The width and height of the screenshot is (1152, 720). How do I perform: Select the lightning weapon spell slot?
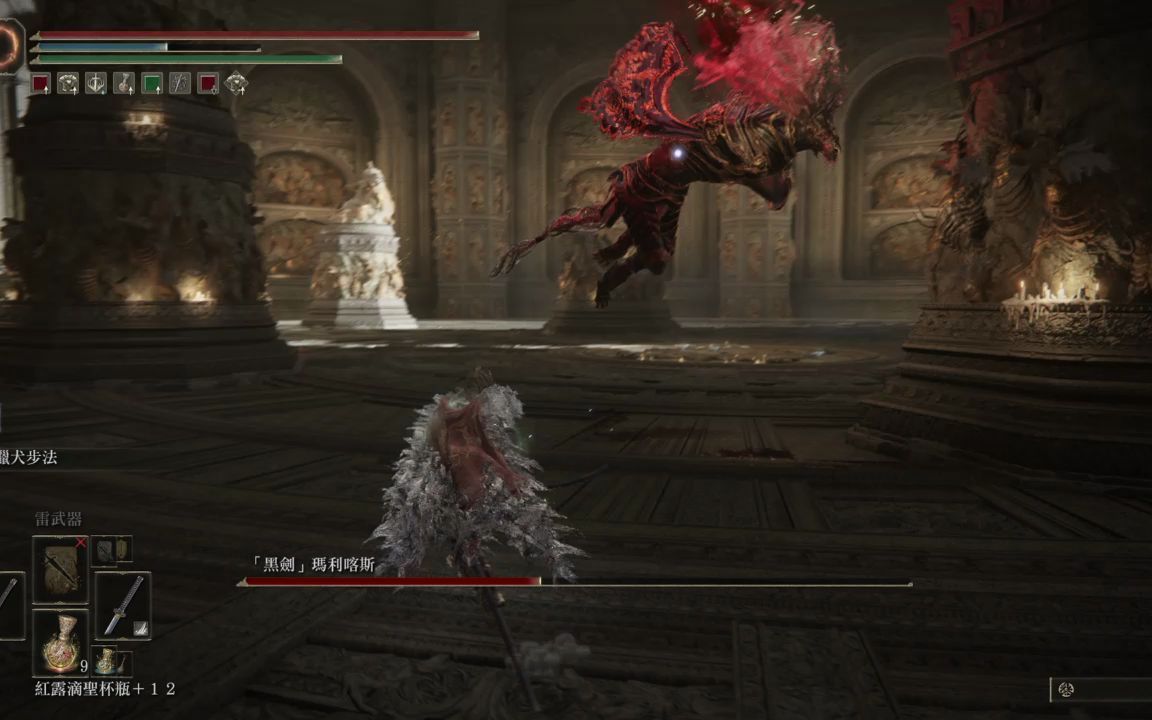point(60,570)
